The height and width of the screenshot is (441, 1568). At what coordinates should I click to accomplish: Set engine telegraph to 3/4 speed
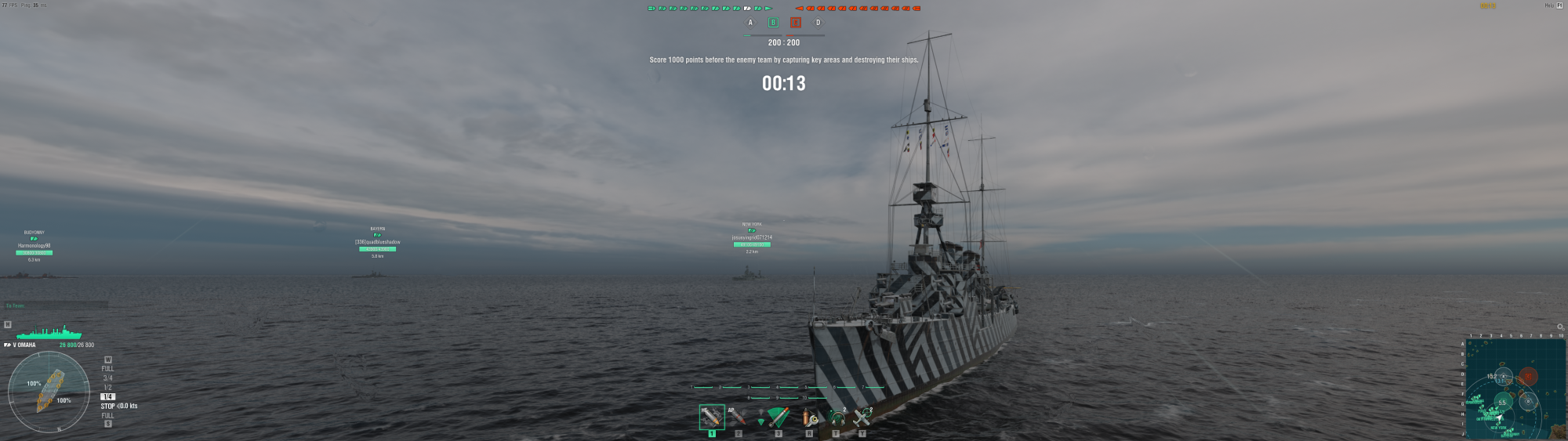click(107, 378)
